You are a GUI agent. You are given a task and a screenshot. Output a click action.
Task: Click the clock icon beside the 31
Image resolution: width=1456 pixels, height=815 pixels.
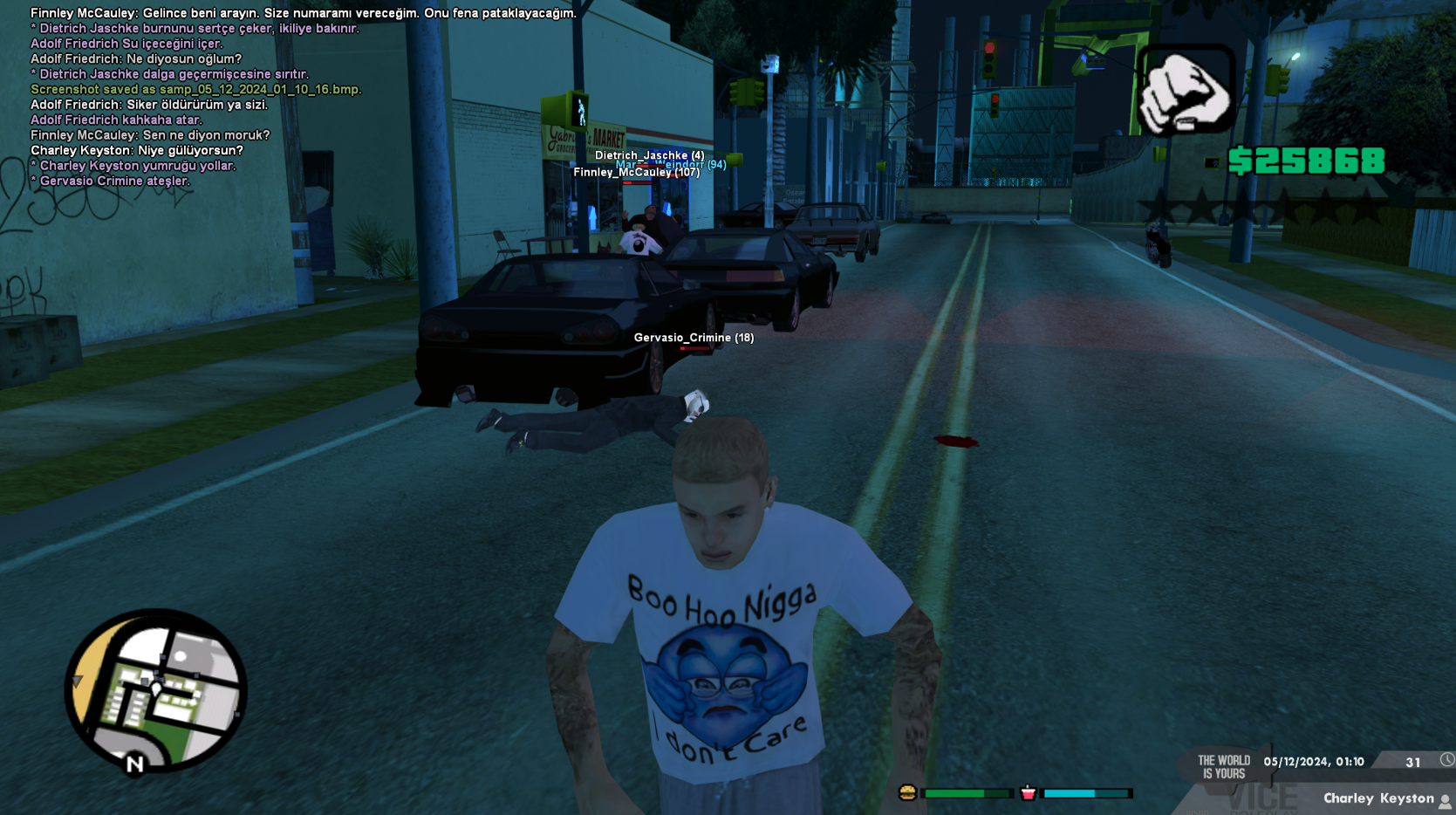point(1446,760)
